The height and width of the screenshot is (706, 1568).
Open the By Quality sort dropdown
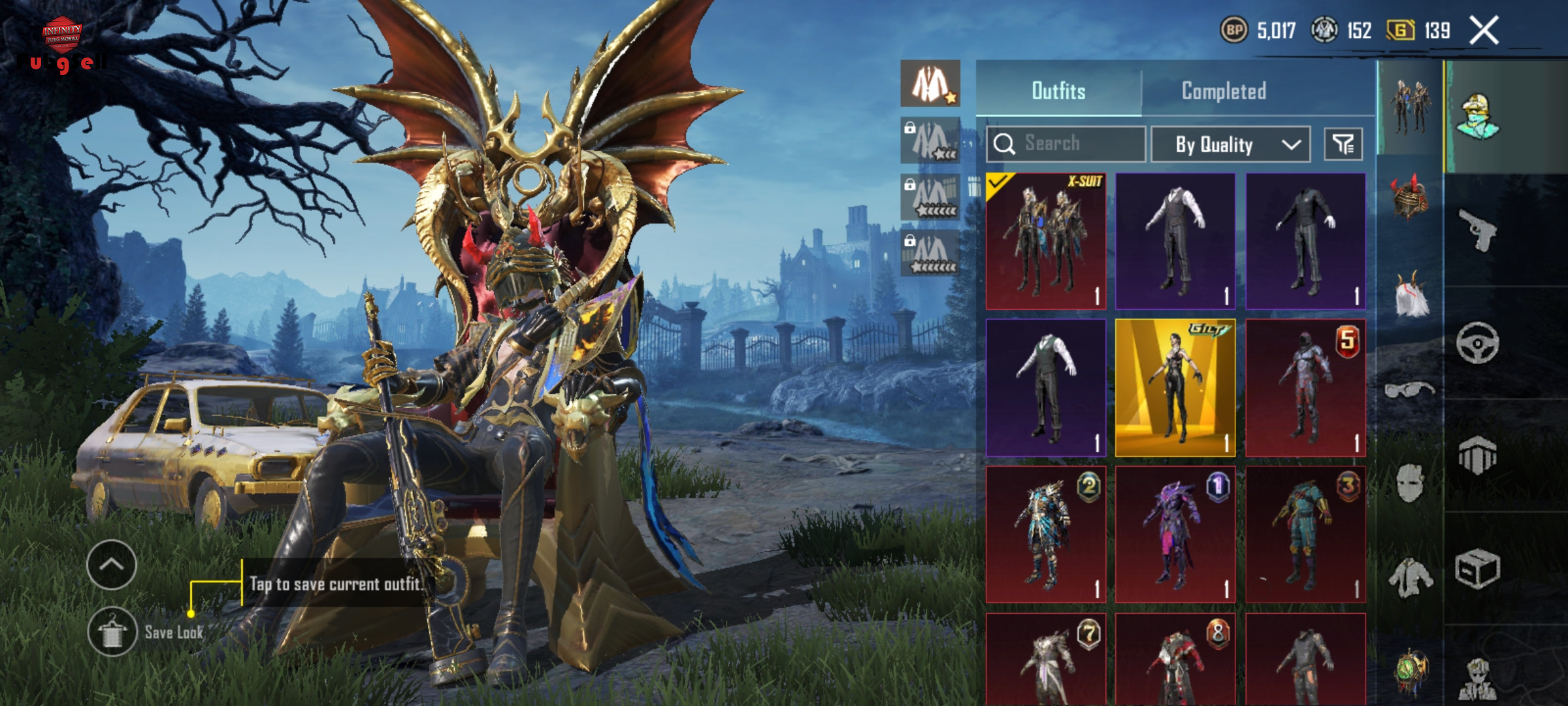[x=1230, y=144]
